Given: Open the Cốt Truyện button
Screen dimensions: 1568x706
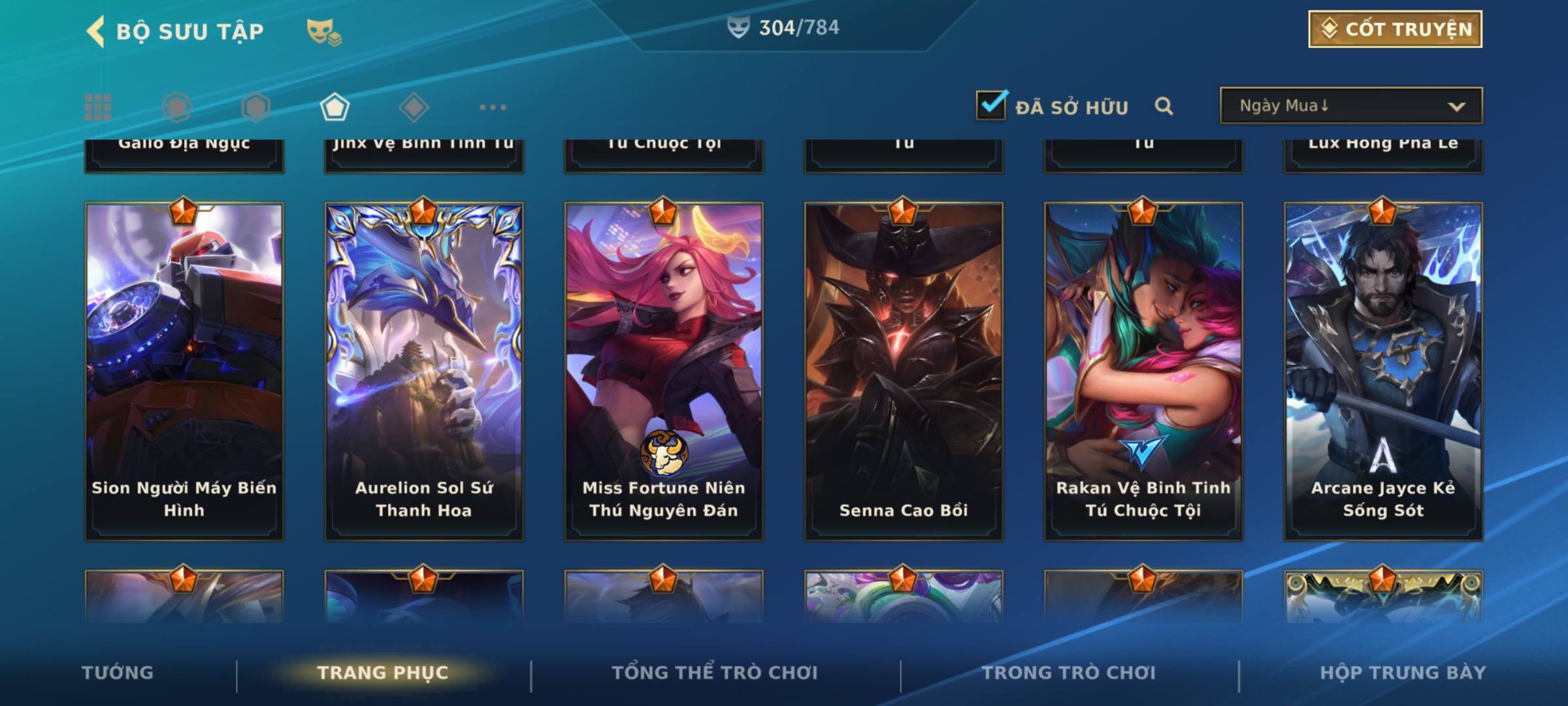Looking at the screenshot, I should [1395, 29].
